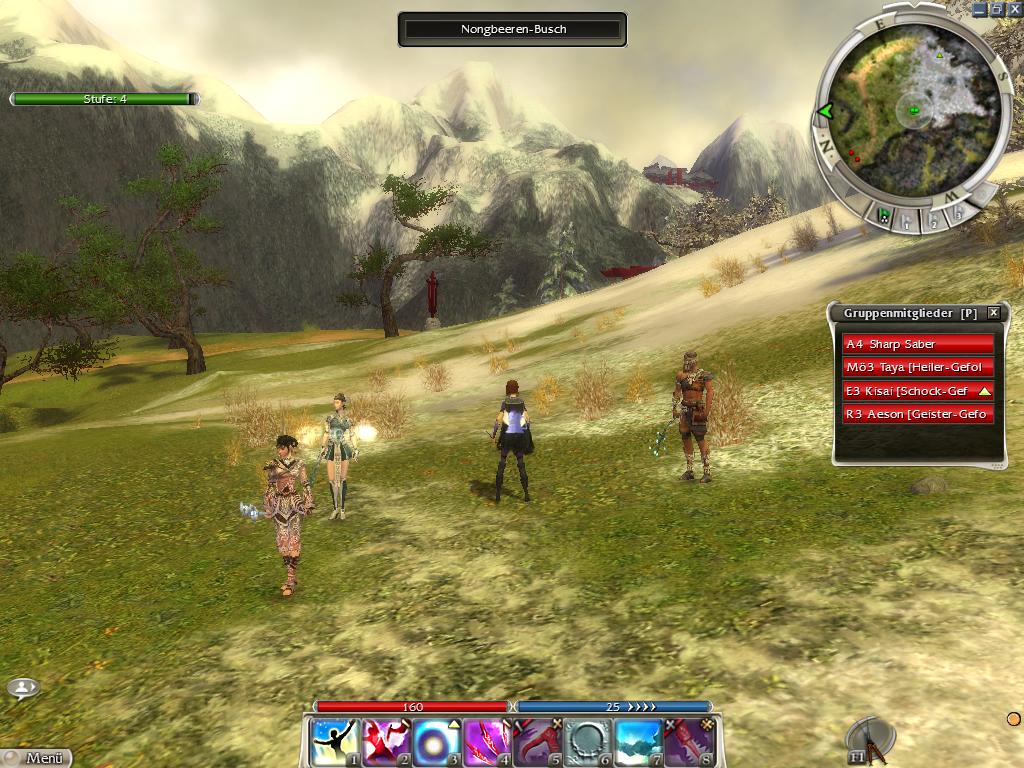This screenshot has width=1024, height=768.
Task: Choose the henchman flag numbered 1
Action: tap(908, 222)
